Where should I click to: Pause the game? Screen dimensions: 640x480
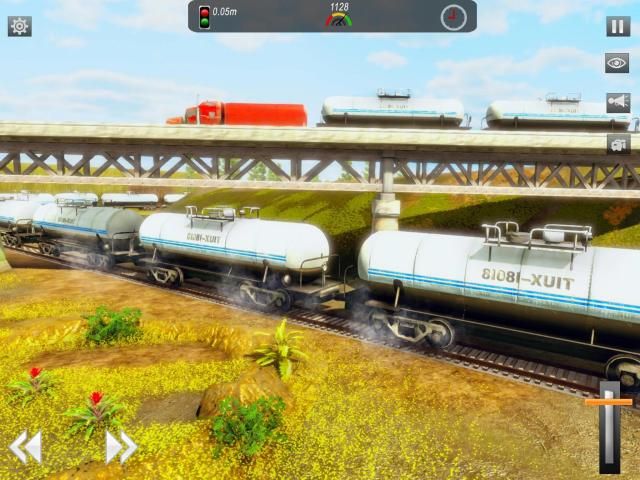(x=618, y=27)
